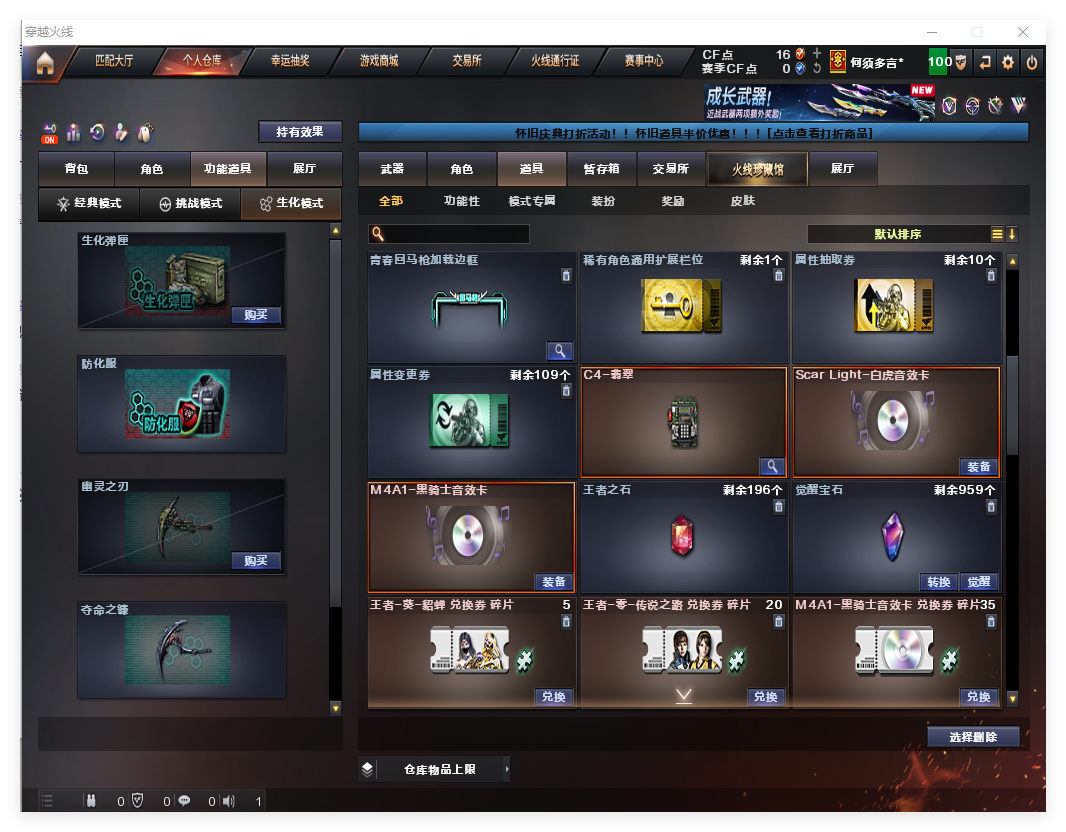Image resolution: width=1066 pixels, height=832 pixels.
Task: Switch to the 背包 backpack tab
Action: click(x=76, y=170)
